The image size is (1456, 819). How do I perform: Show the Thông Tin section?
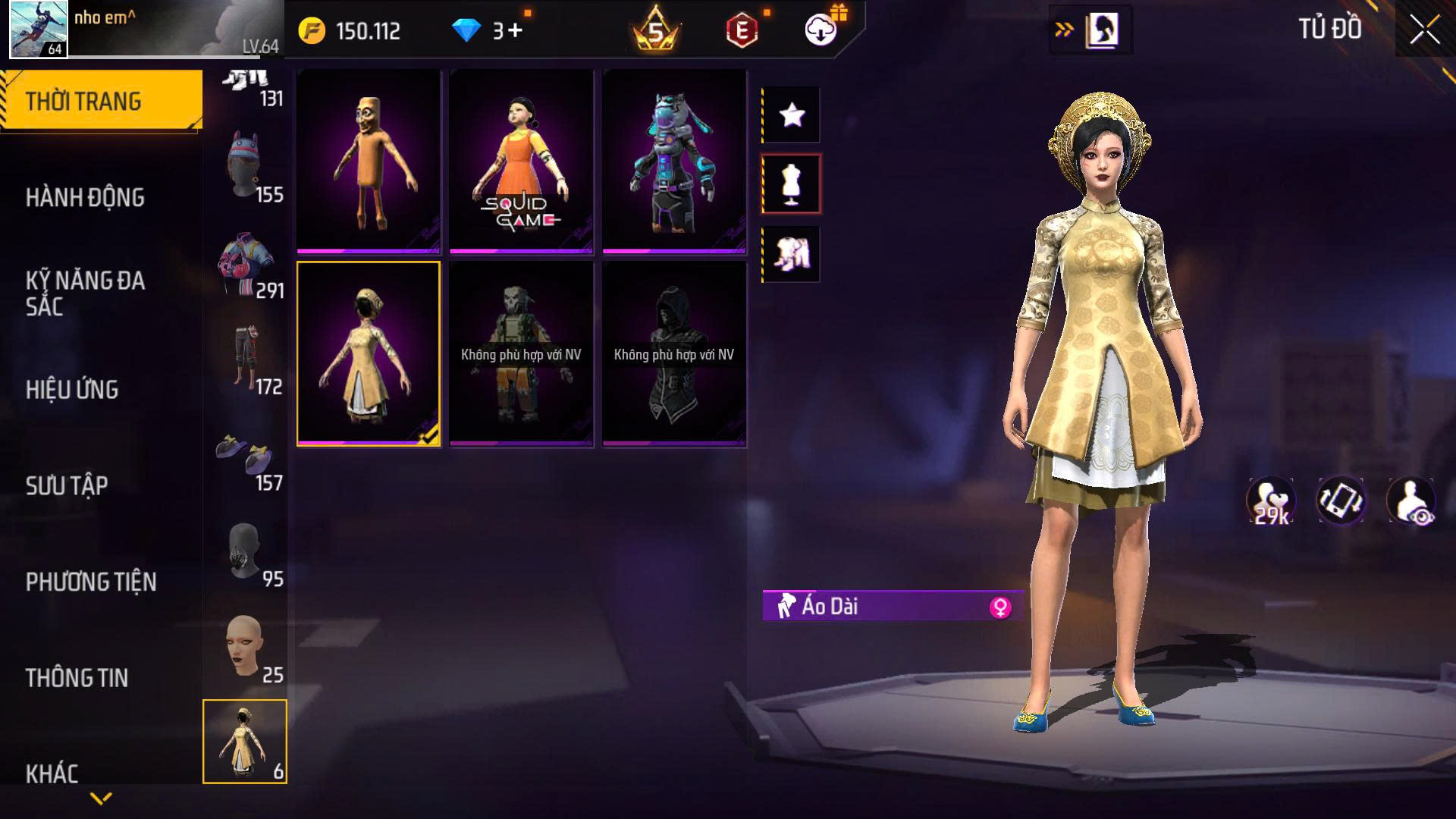77,678
